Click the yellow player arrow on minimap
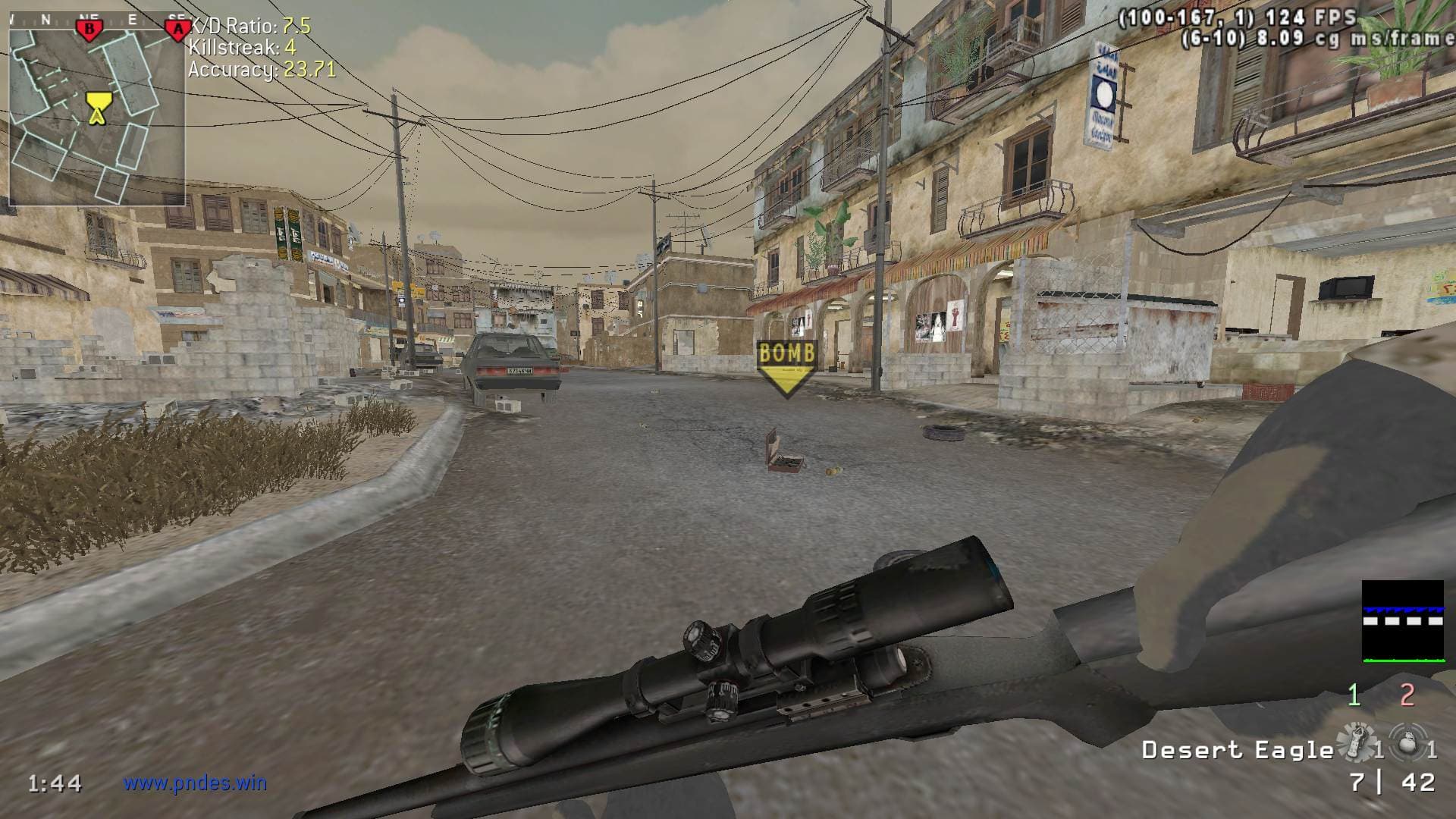The width and height of the screenshot is (1456, 819). tap(96, 108)
